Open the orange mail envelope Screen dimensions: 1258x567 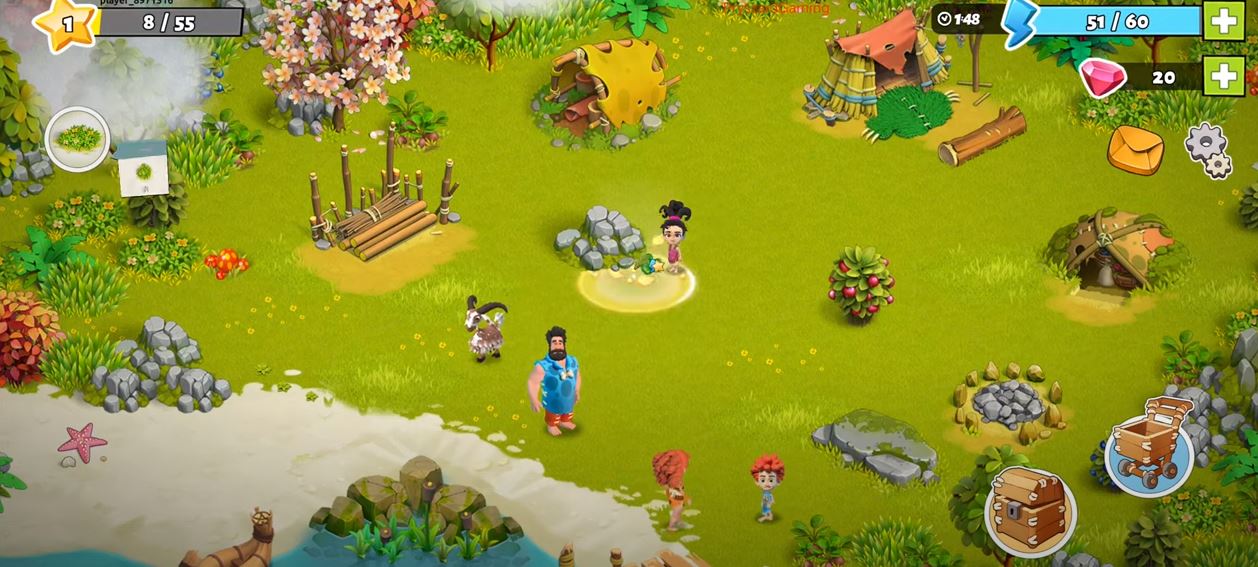pyautogui.click(x=1135, y=150)
